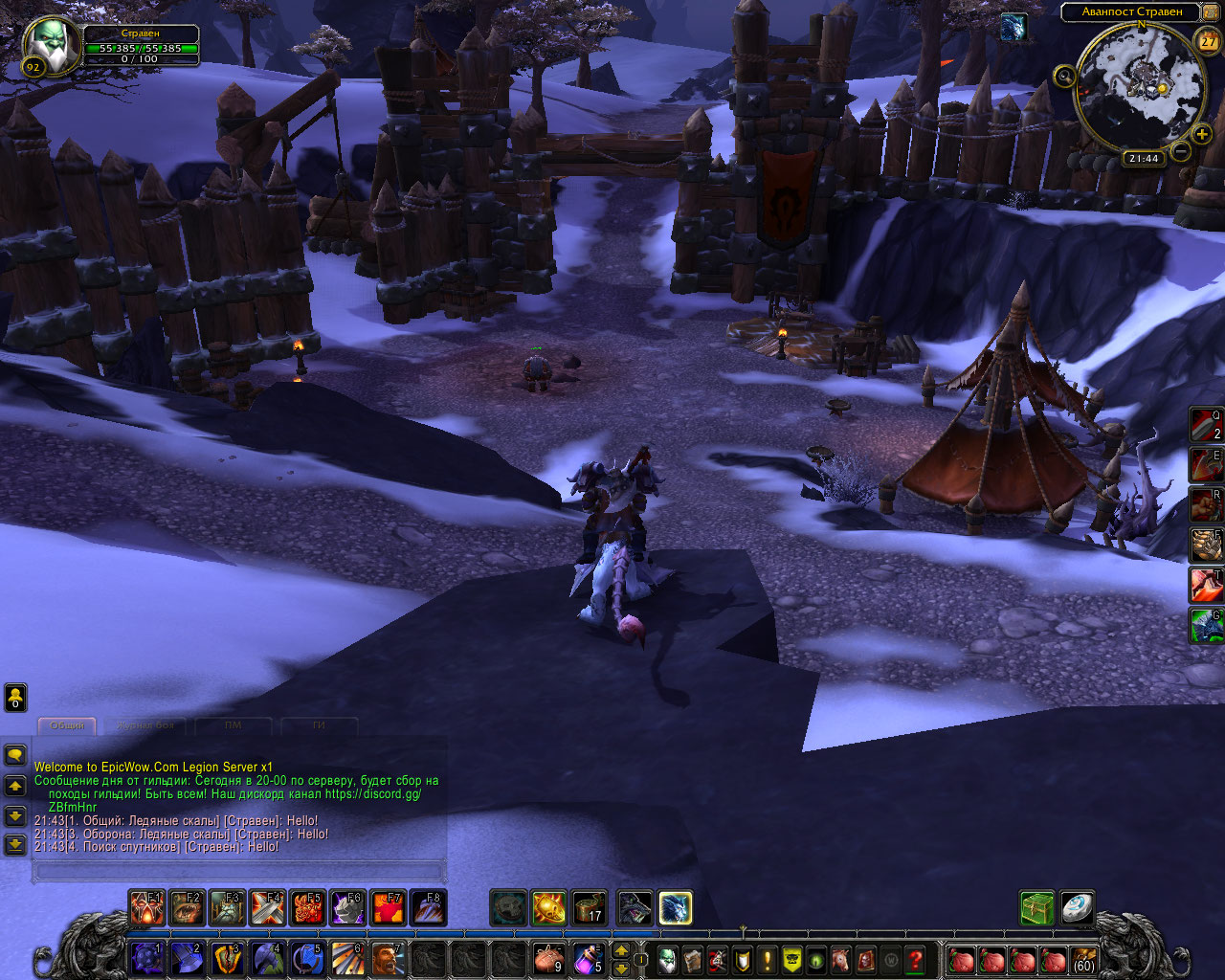Open the backpack showing 60 free slots
Image resolution: width=1225 pixels, height=980 pixels.
pyautogui.click(x=1083, y=959)
